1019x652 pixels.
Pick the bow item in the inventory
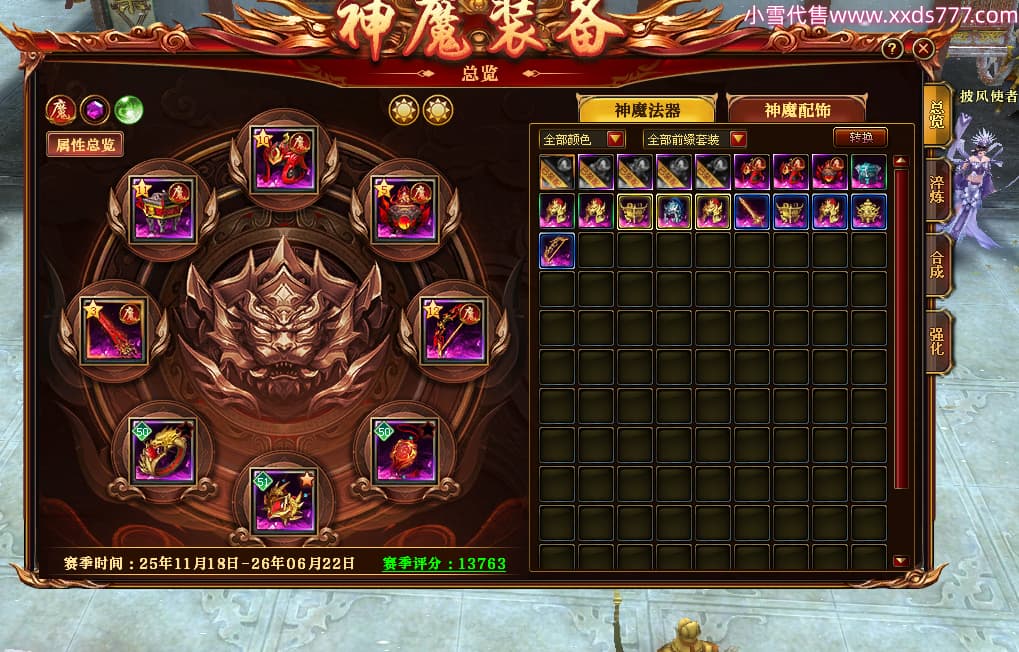click(557, 250)
